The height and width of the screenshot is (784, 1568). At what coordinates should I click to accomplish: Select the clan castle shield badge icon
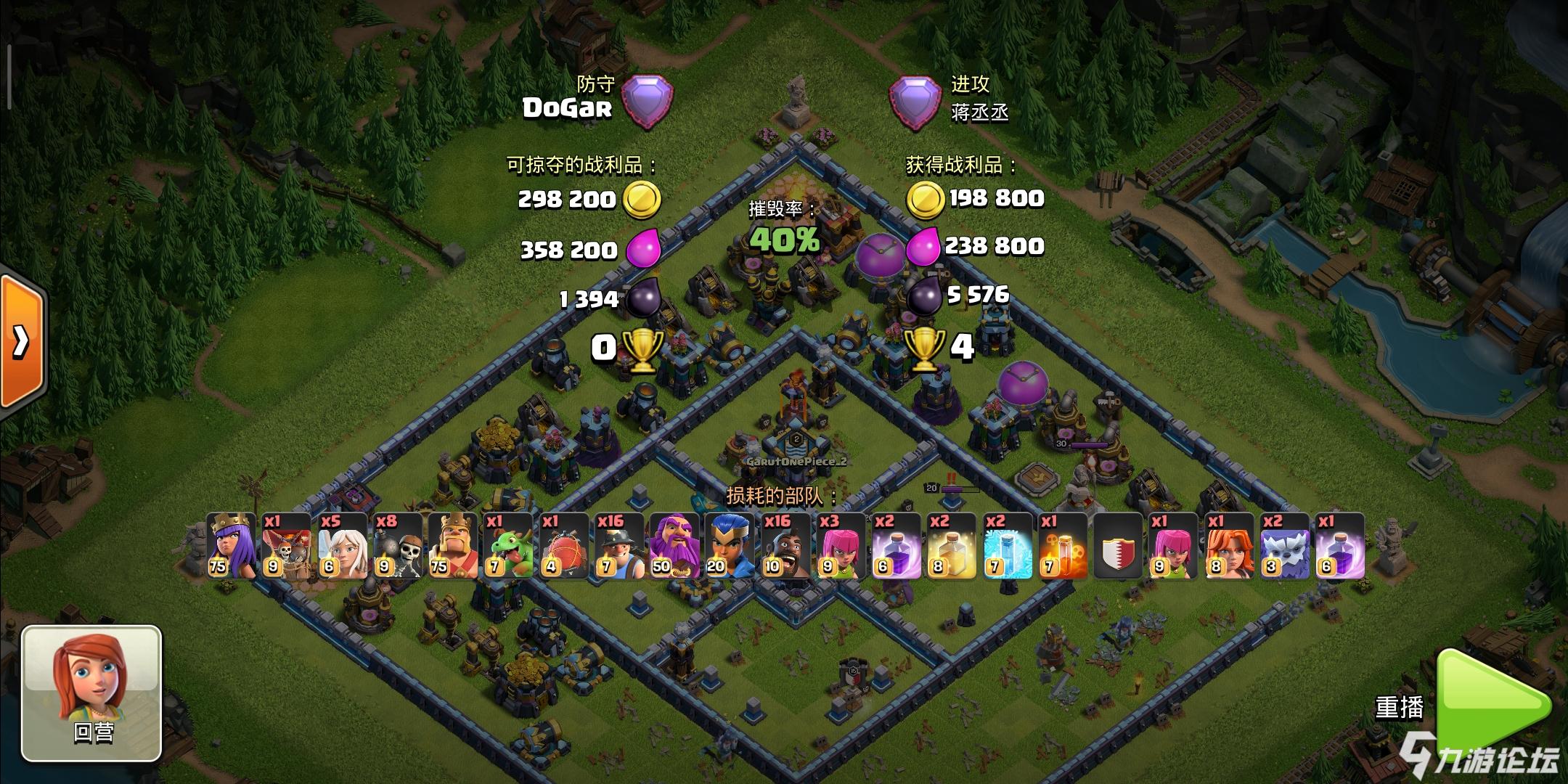click(x=1119, y=546)
